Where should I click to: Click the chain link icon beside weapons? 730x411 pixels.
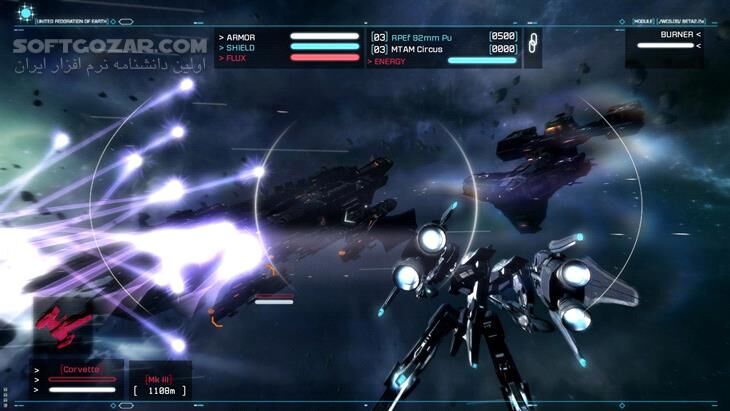pyautogui.click(x=532, y=43)
